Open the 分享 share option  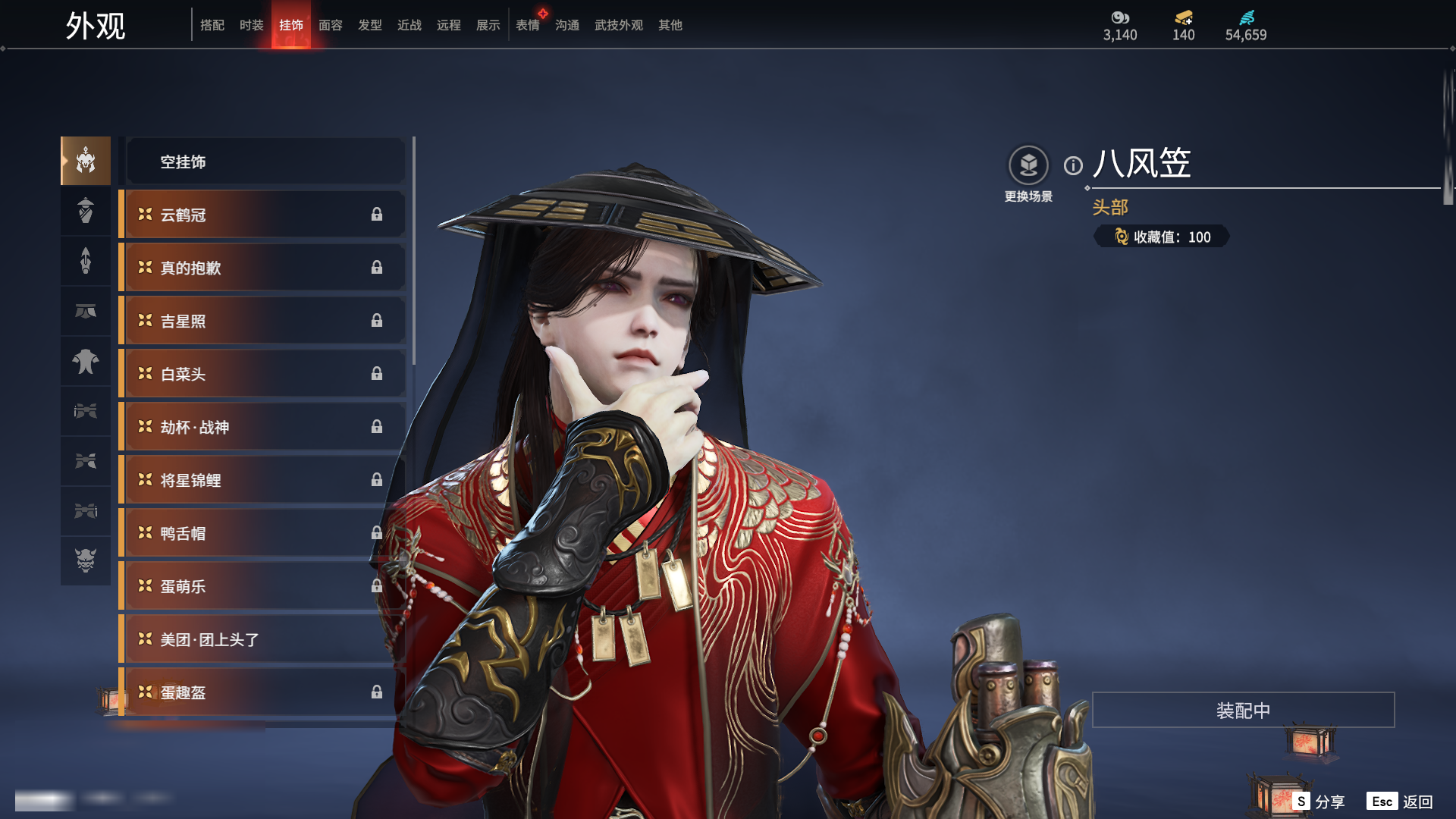click(1319, 802)
